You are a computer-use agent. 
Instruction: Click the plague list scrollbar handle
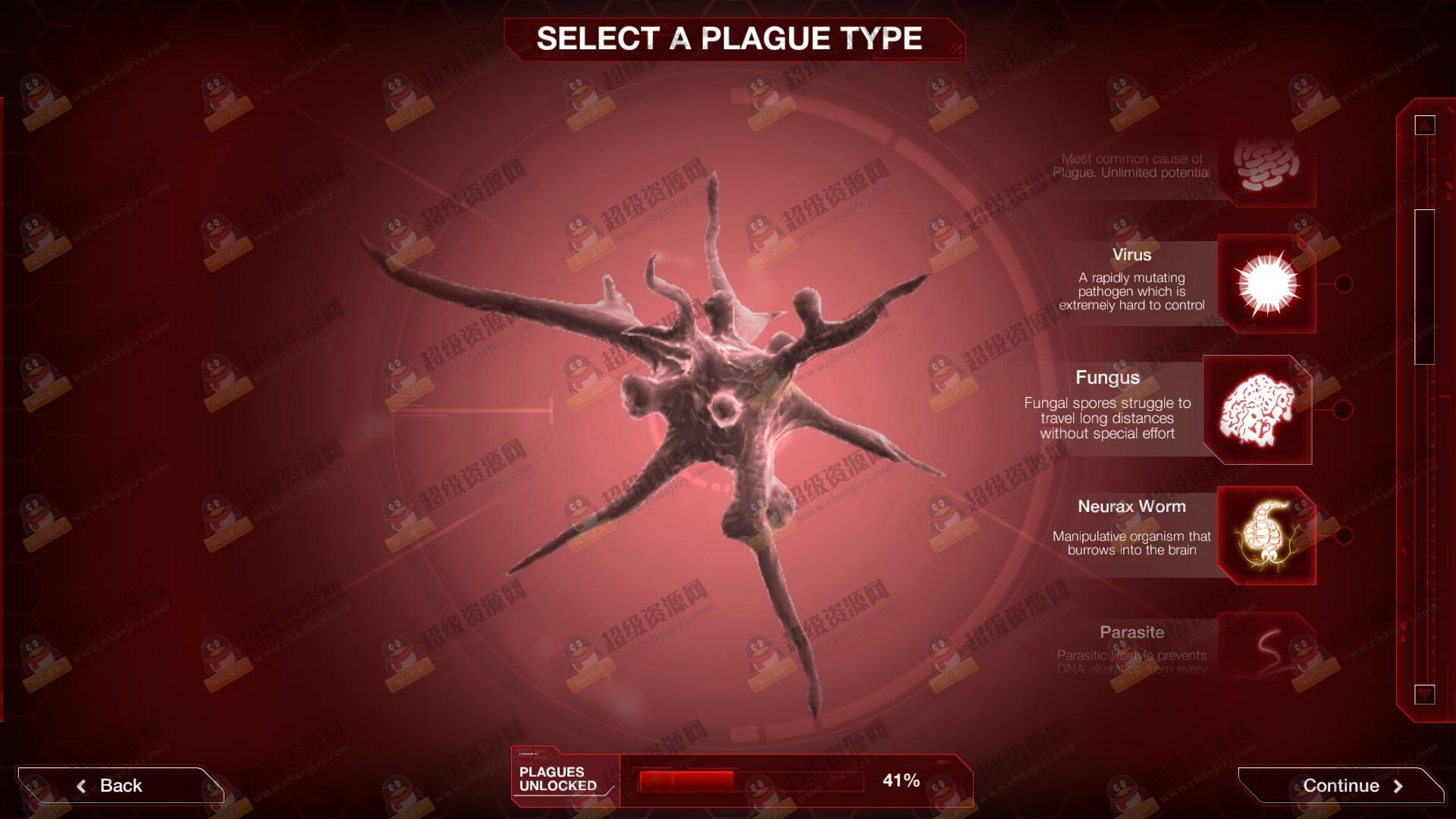click(x=1425, y=287)
